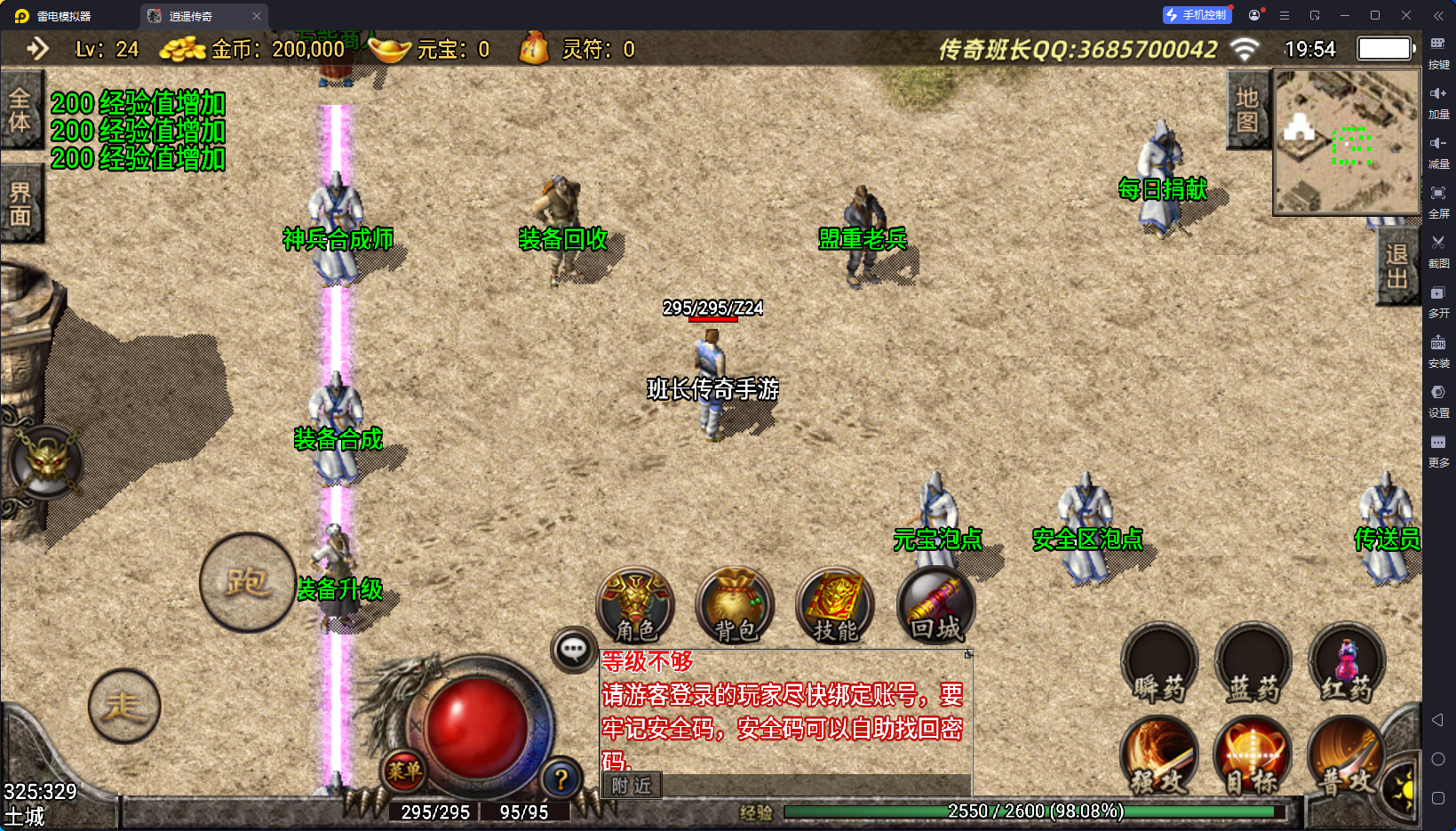Screen dimensions: 1456x831
Task: Activate the 强攻 forced attack
Action: (x=1158, y=757)
